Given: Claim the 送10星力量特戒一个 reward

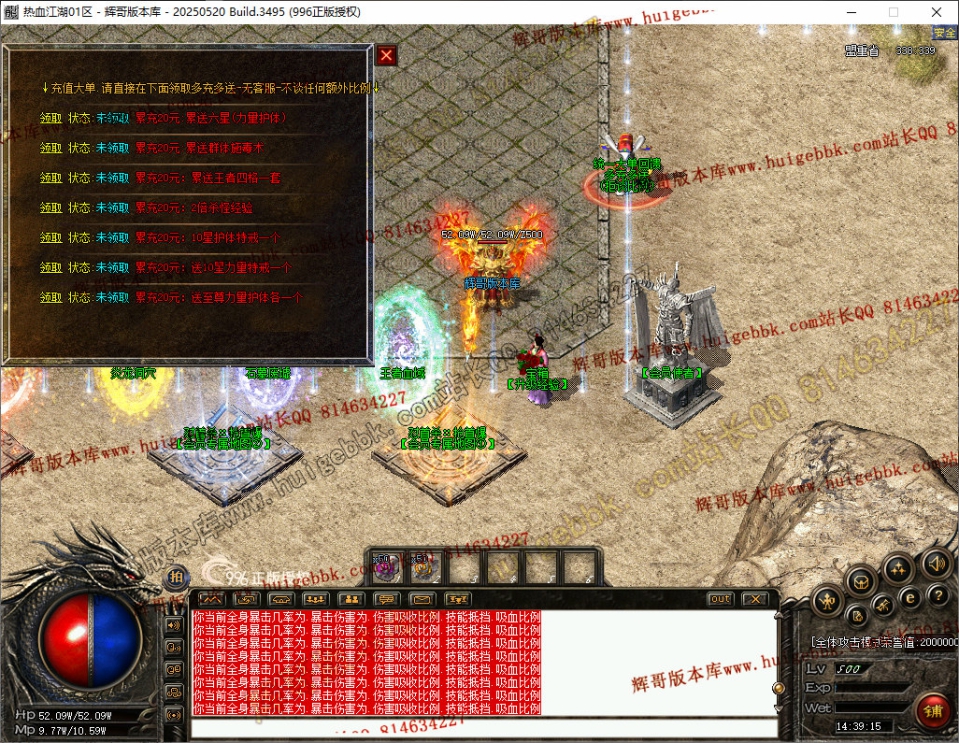Looking at the screenshot, I should coord(51,268).
